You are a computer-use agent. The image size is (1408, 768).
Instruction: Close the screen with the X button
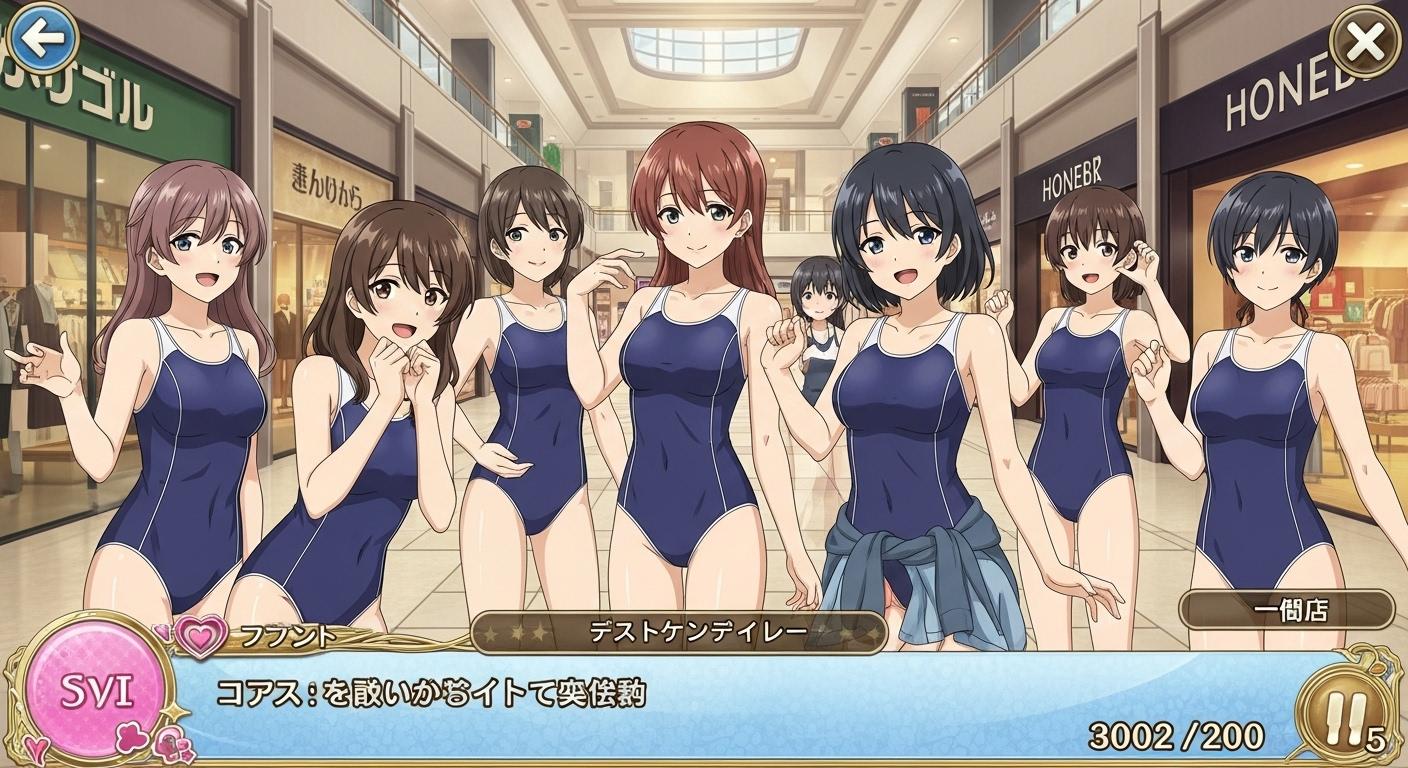click(x=1366, y=42)
